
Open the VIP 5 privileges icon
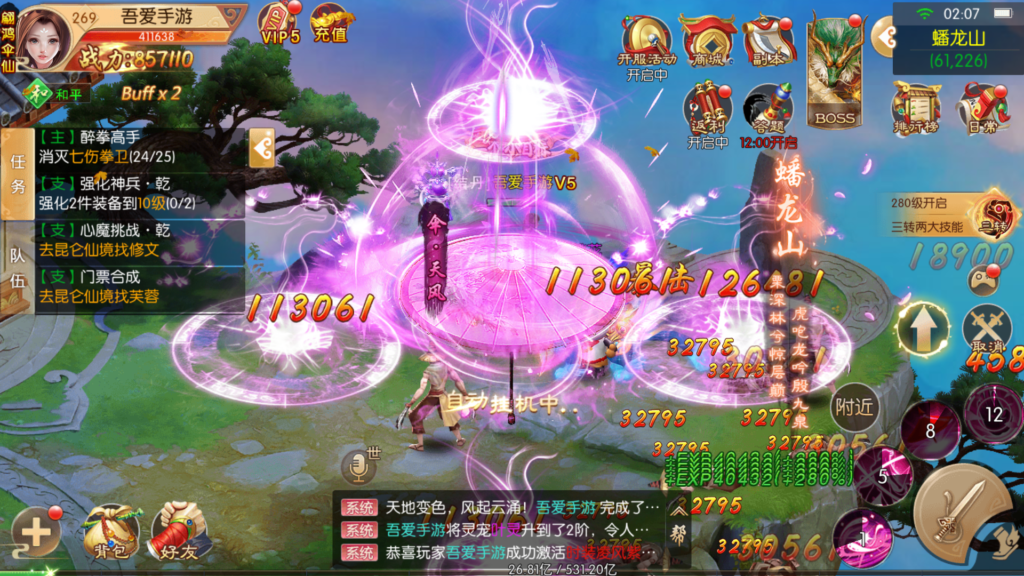[x=280, y=23]
